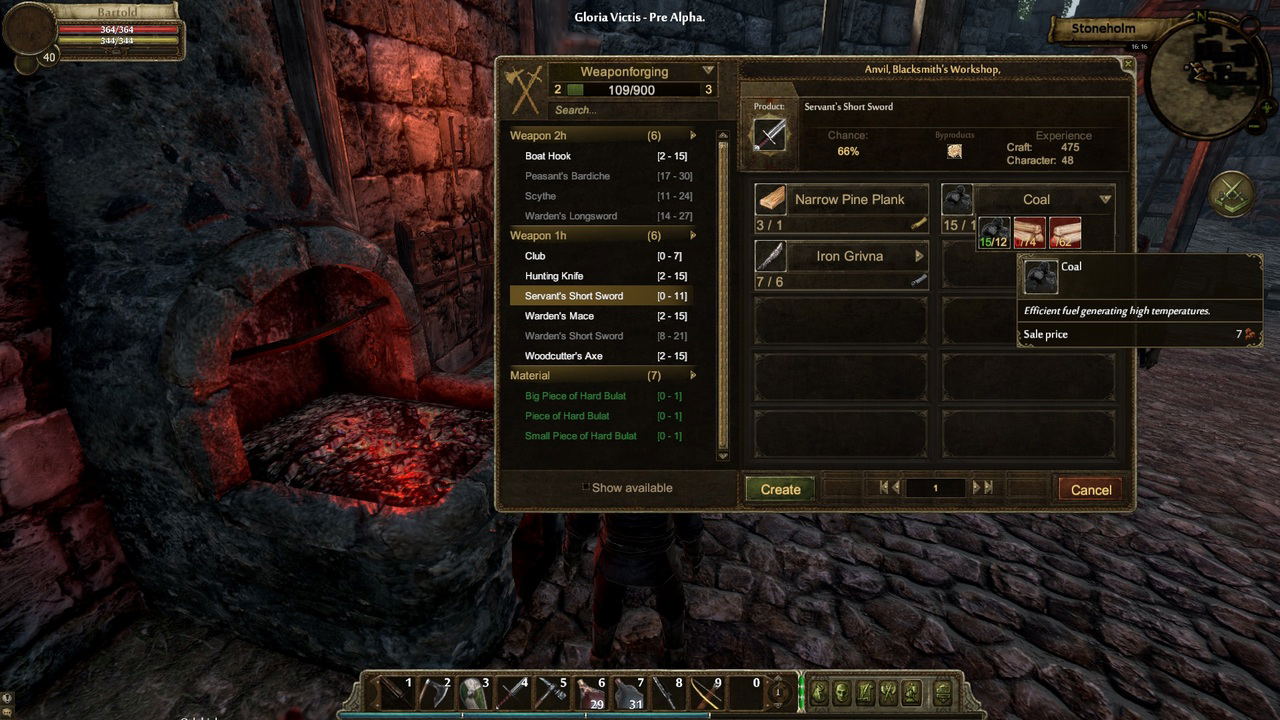Cancel the crafting window

1090,489
